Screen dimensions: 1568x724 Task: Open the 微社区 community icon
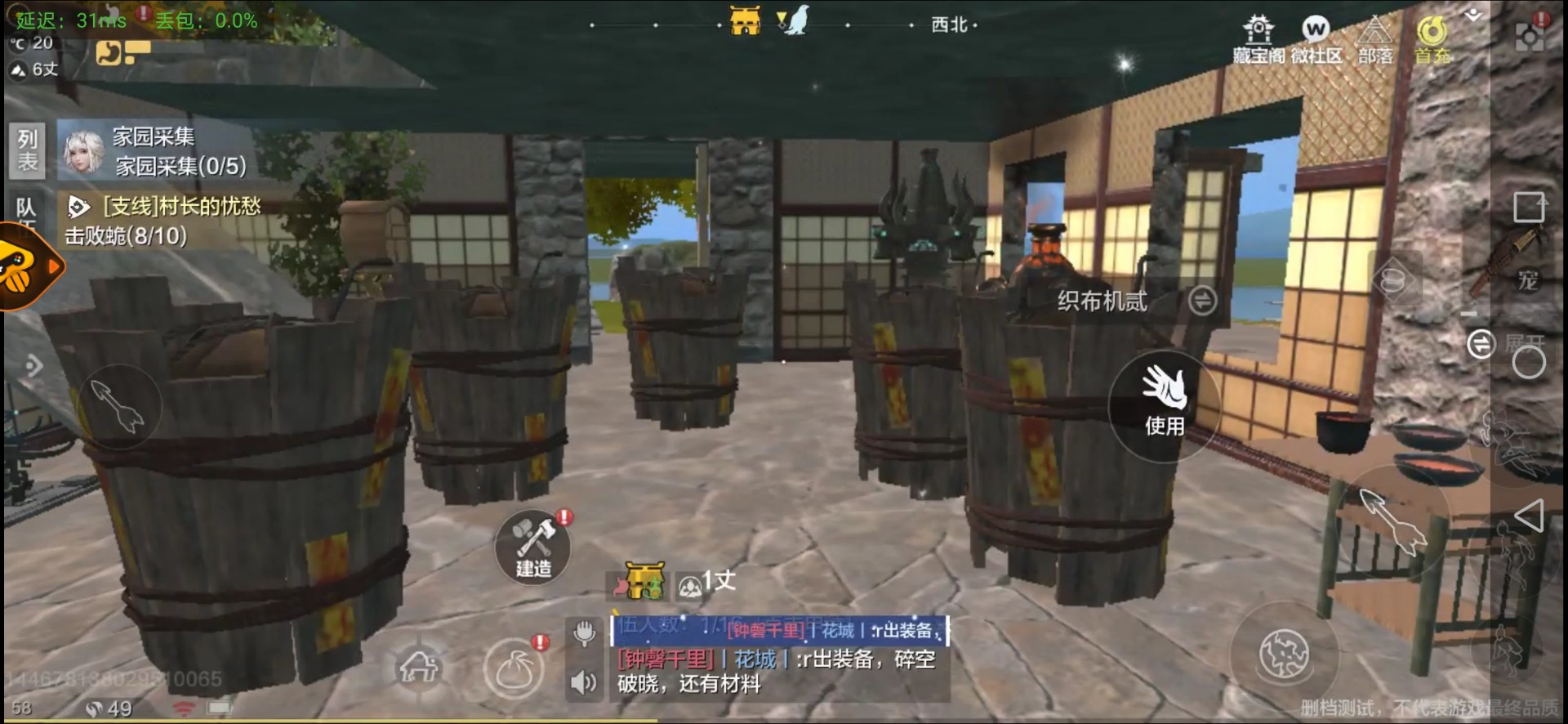tap(1316, 39)
